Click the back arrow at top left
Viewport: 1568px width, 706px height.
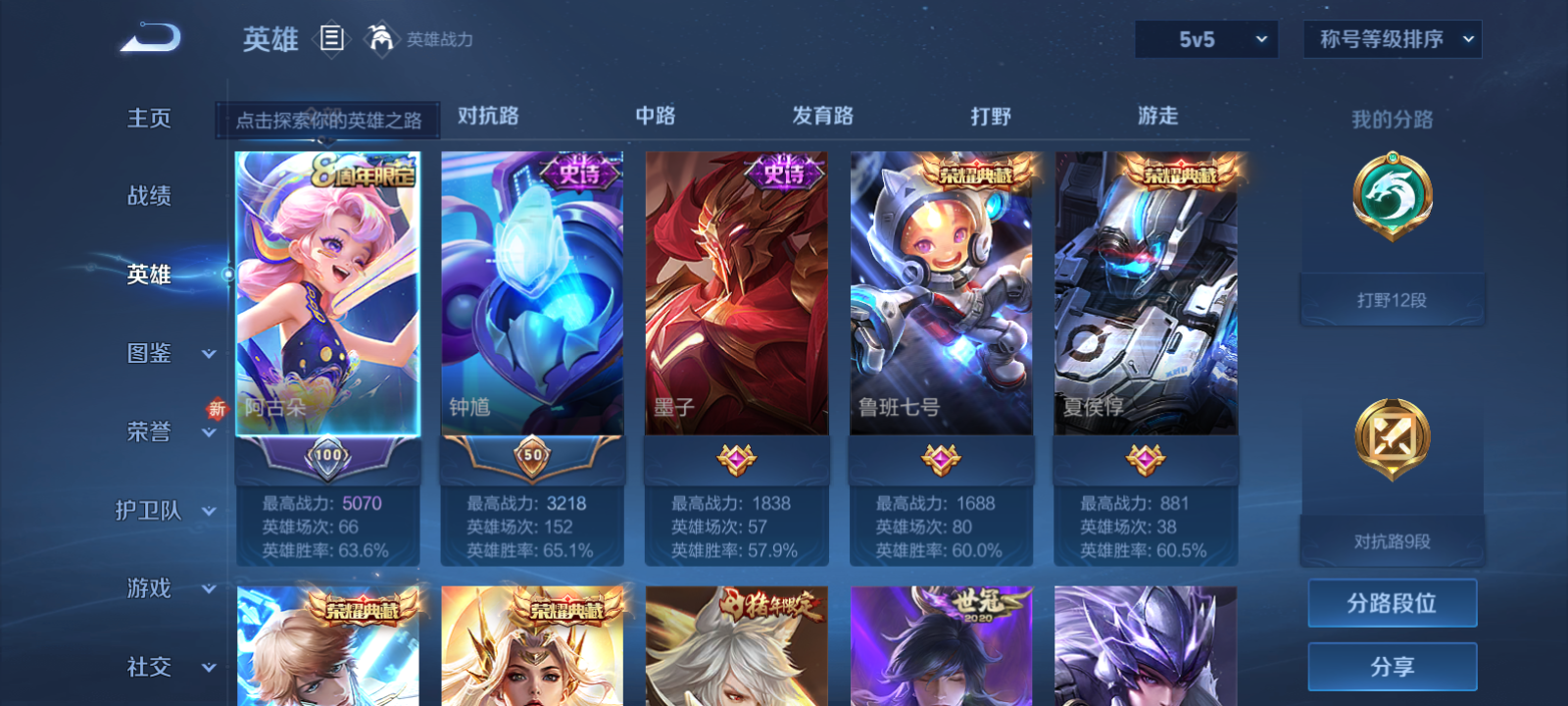(x=152, y=36)
